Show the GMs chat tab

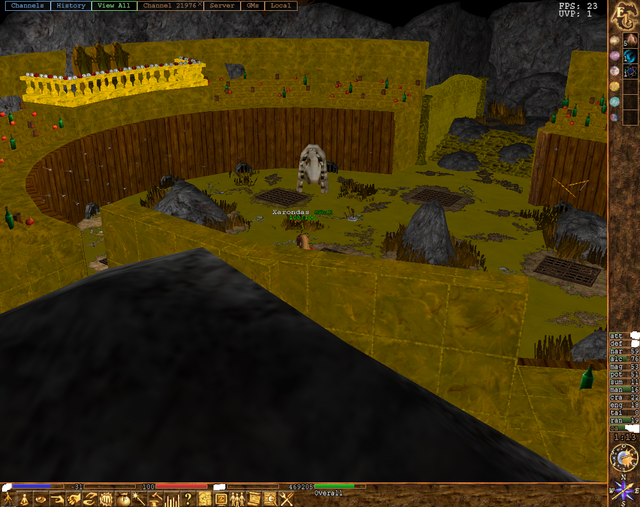[254, 6]
